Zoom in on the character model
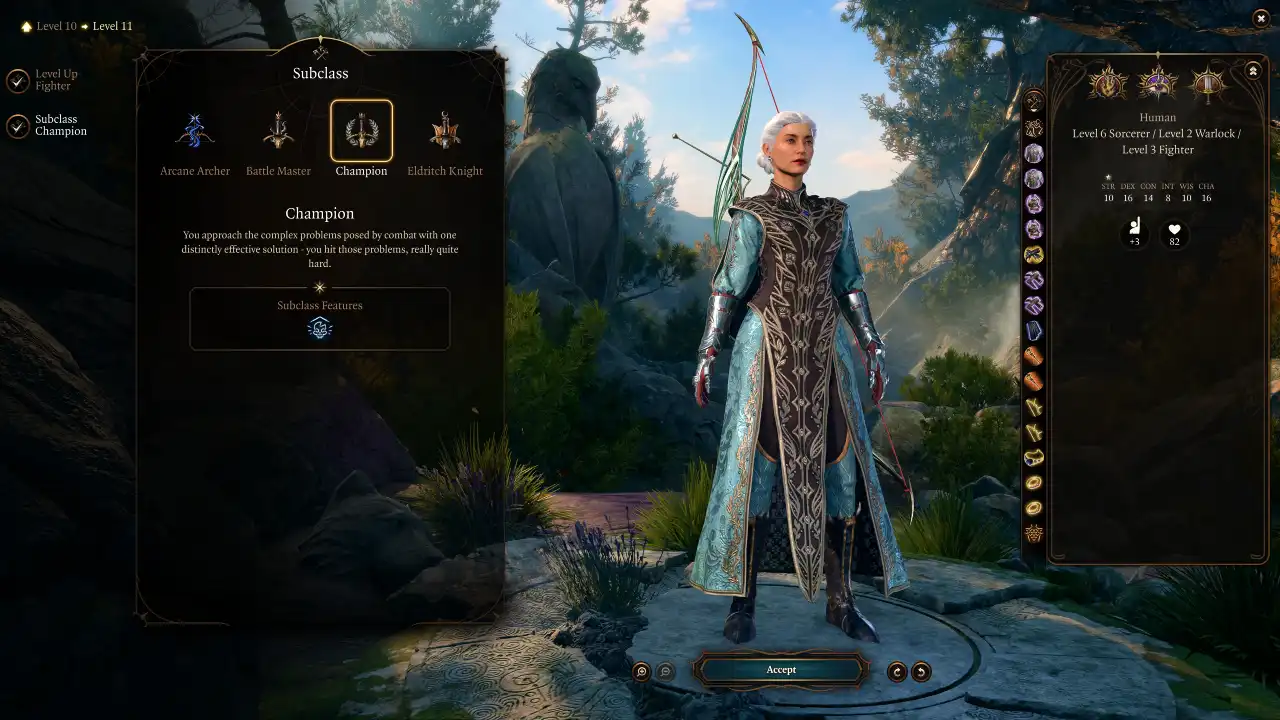The height and width of the screenshot is (720, 1280). [x=642, y=672]
